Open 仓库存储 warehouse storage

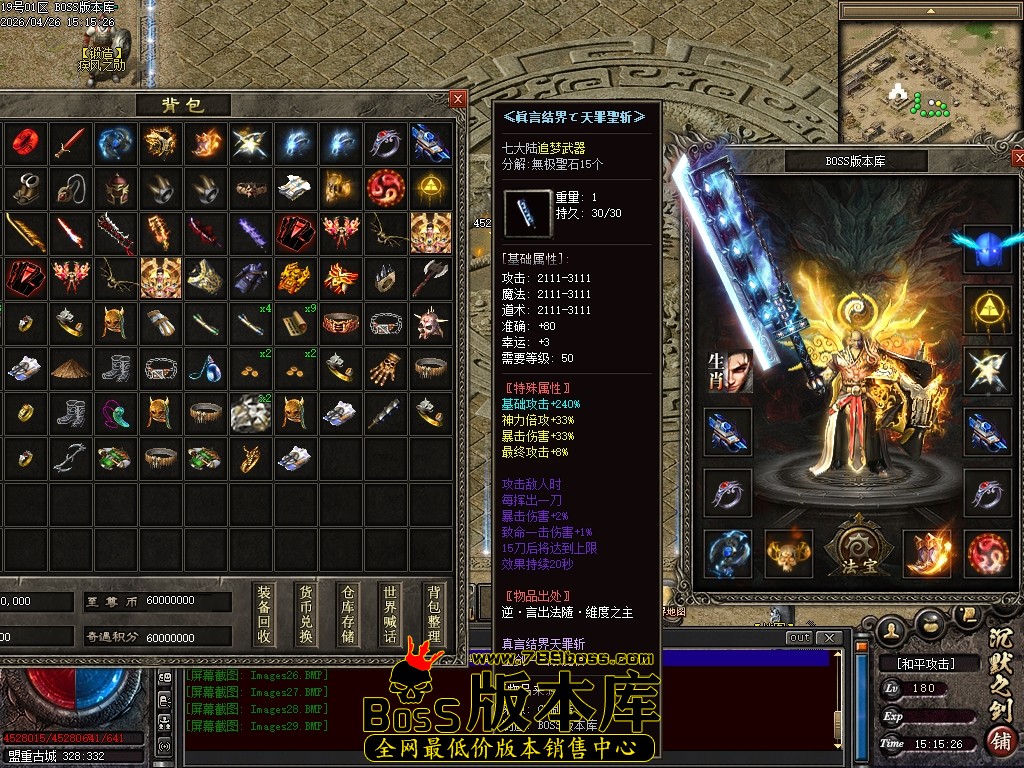[x=348, y=614]
